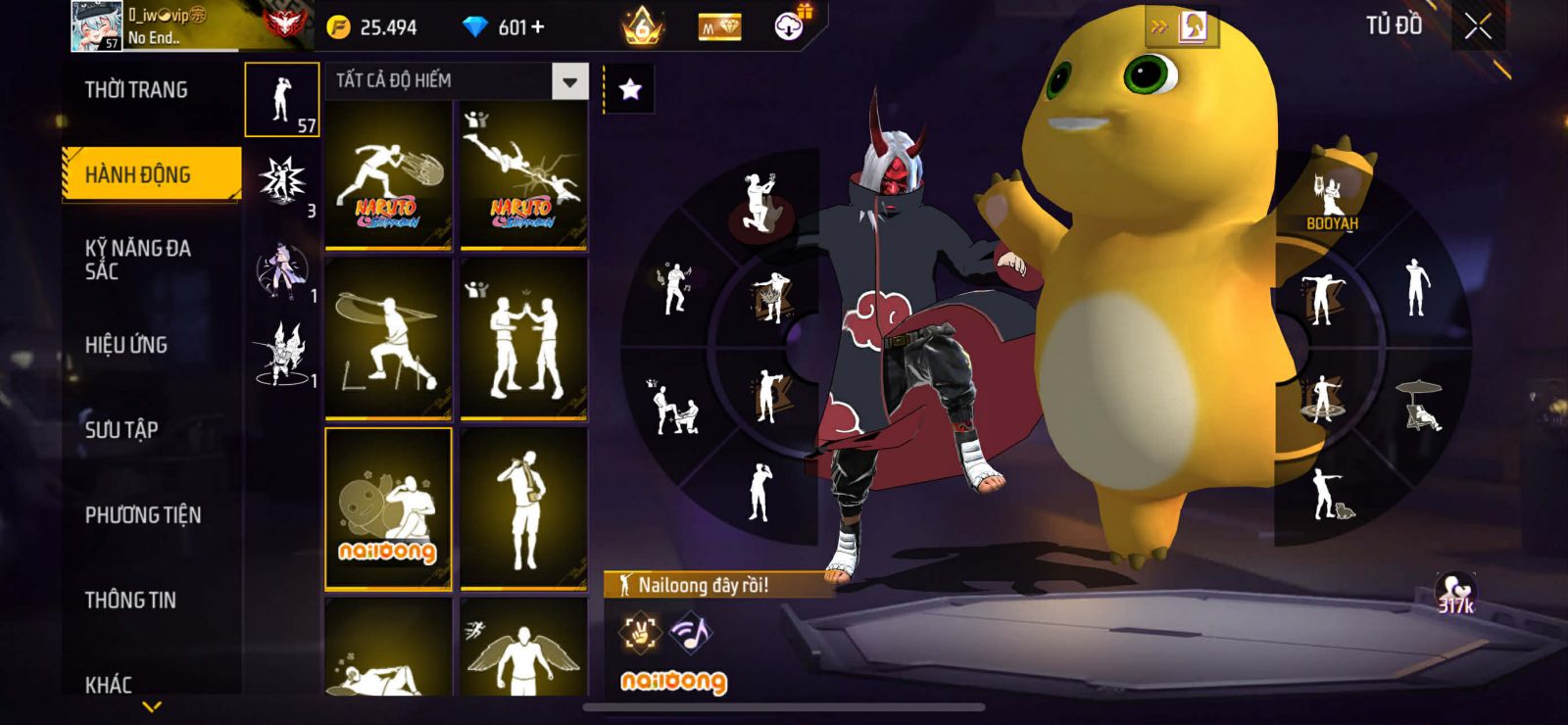Open the Phương Tiện tab

(143, 514)
